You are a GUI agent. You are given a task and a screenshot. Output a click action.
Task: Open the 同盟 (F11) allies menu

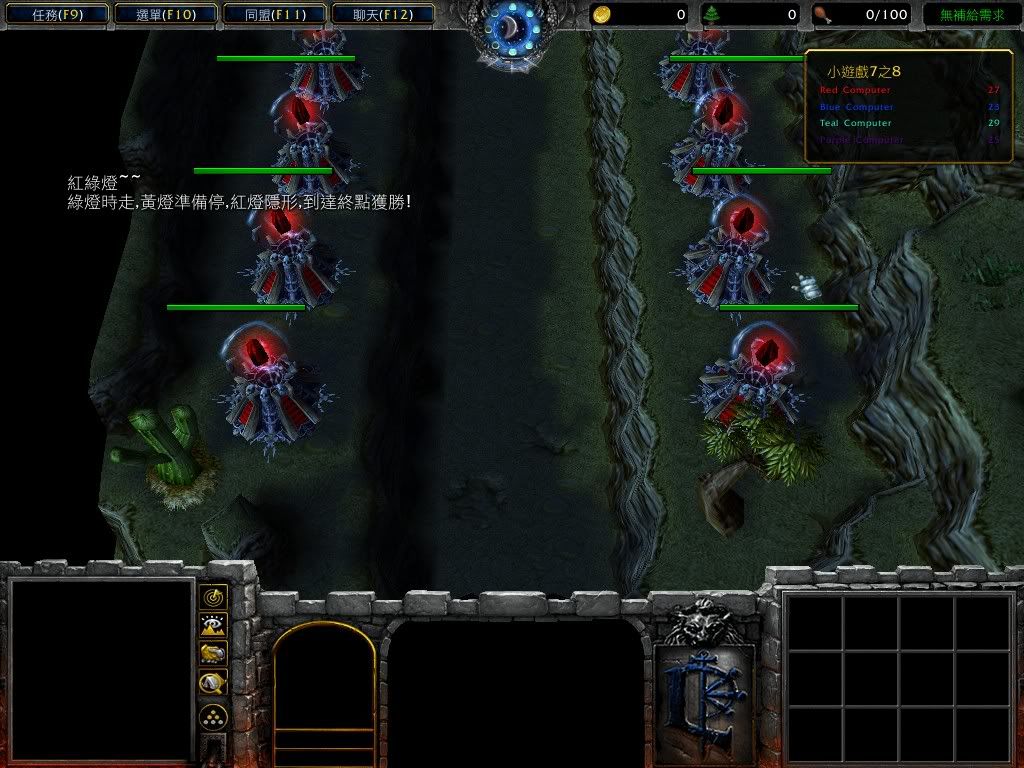(x=273, y=15)
